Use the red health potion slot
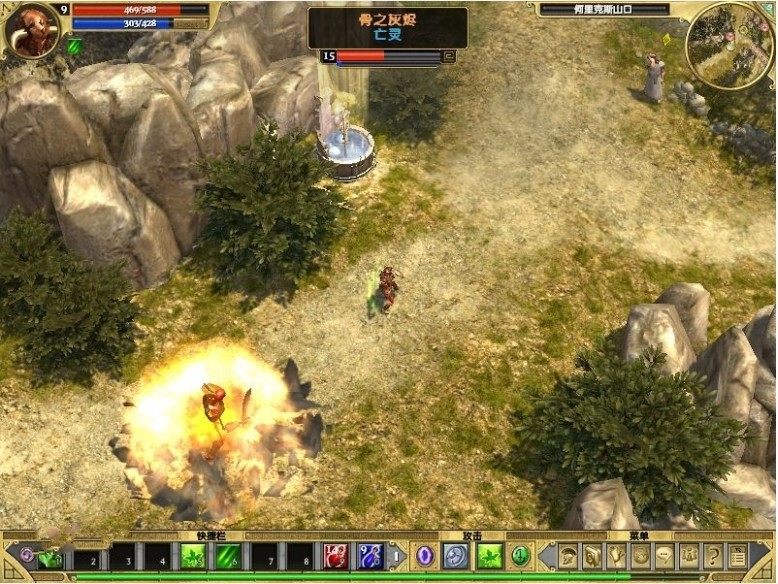This screenshot has height=584, width=778. pos(335,556)
